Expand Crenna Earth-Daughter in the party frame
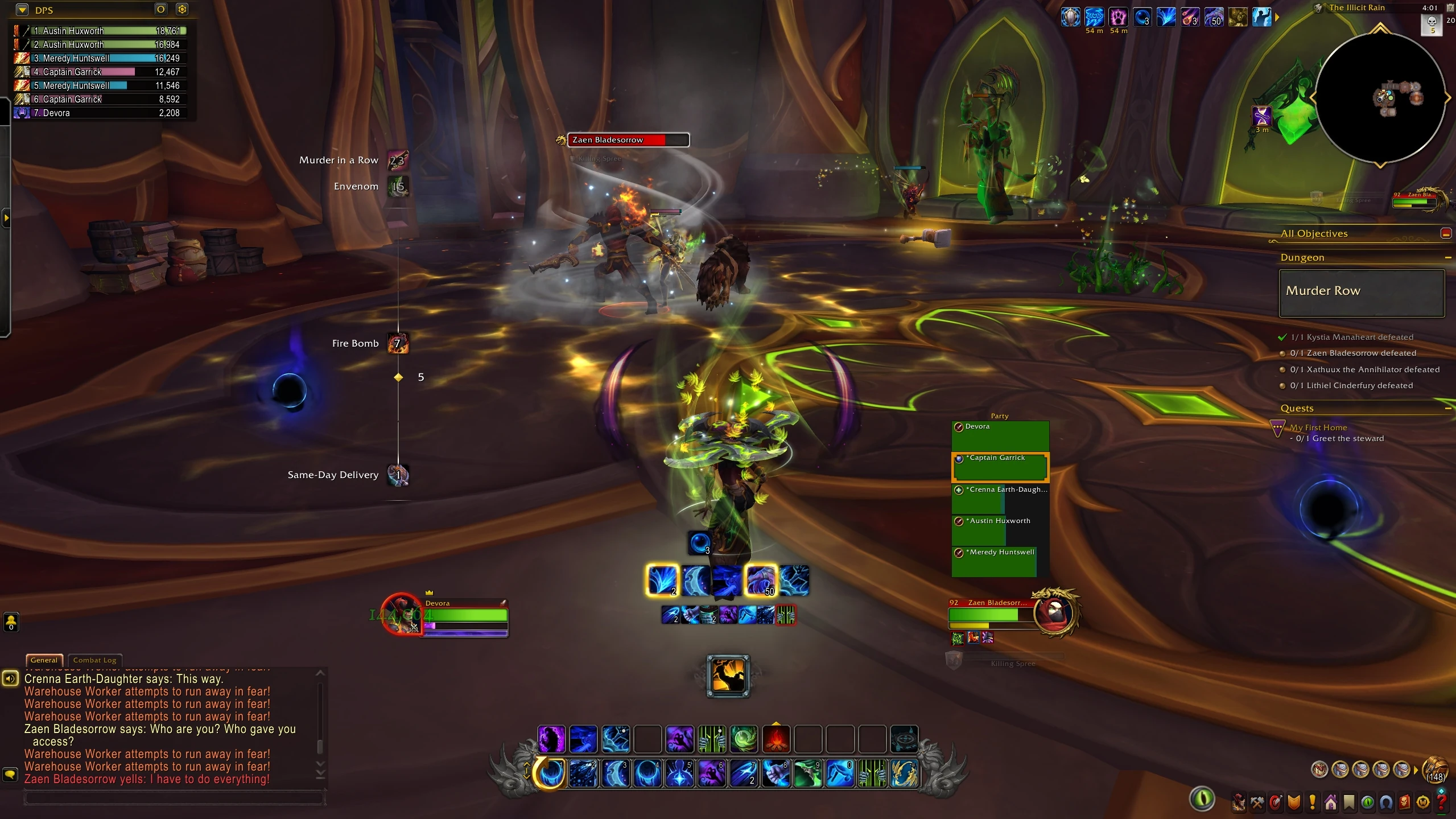Image resolution: width=1456 pixels, height=819 pixels. pos(959,489)
